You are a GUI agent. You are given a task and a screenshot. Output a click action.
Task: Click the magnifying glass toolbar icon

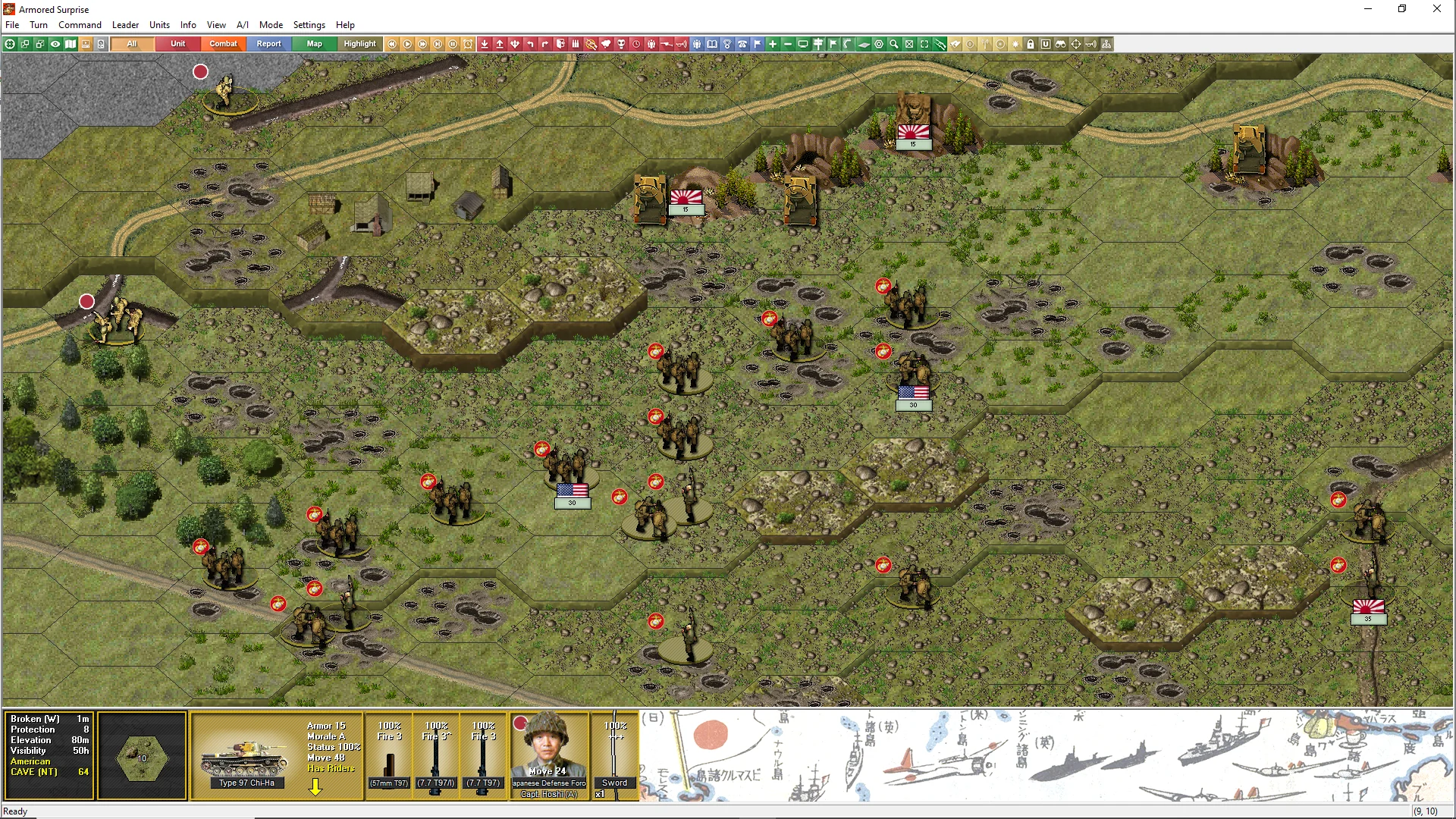click(894, 44)
